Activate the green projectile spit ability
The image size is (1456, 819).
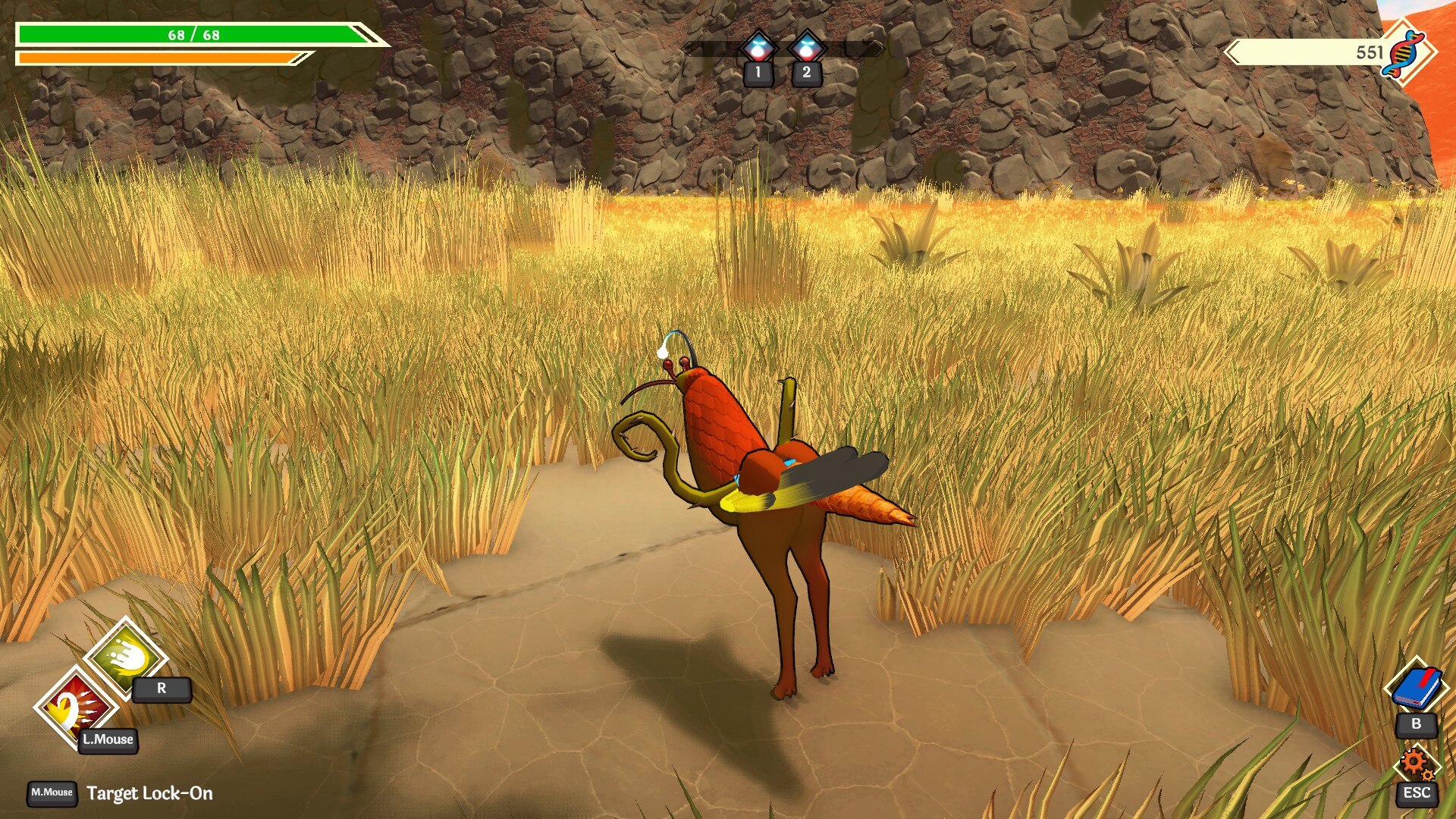[125, 657]
